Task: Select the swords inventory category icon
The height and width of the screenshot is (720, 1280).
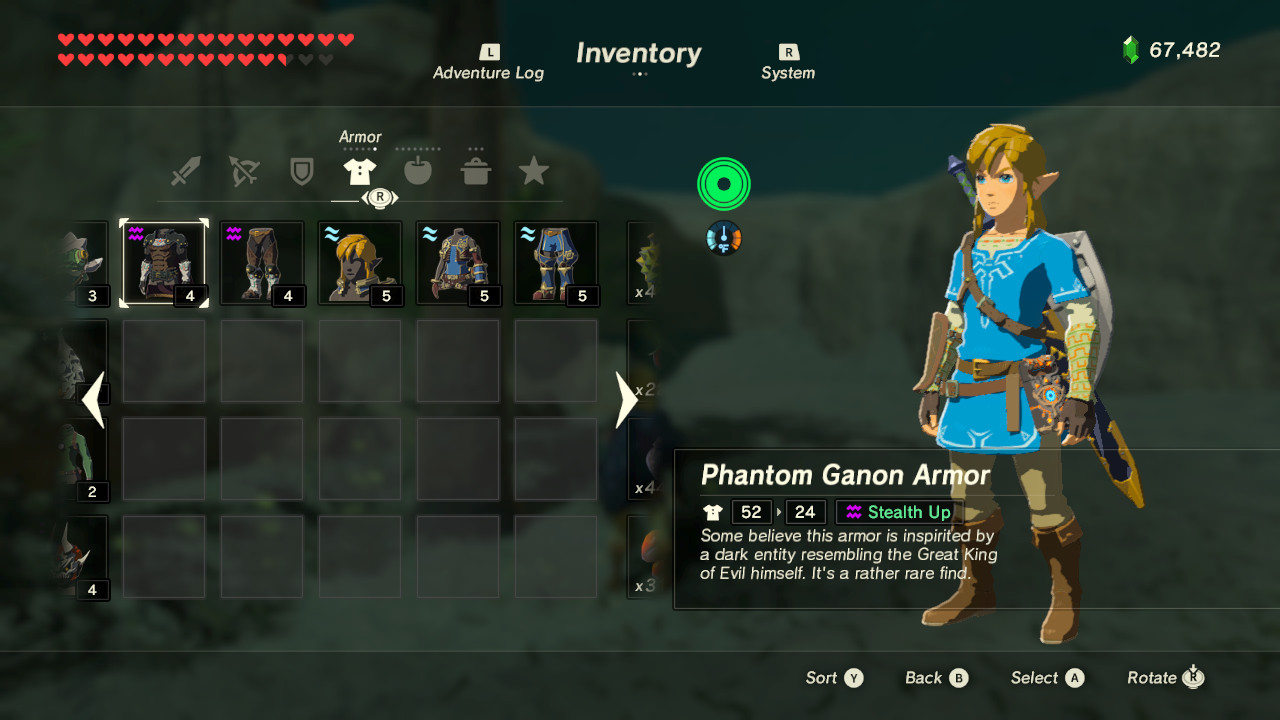Action: click(184, 170)
